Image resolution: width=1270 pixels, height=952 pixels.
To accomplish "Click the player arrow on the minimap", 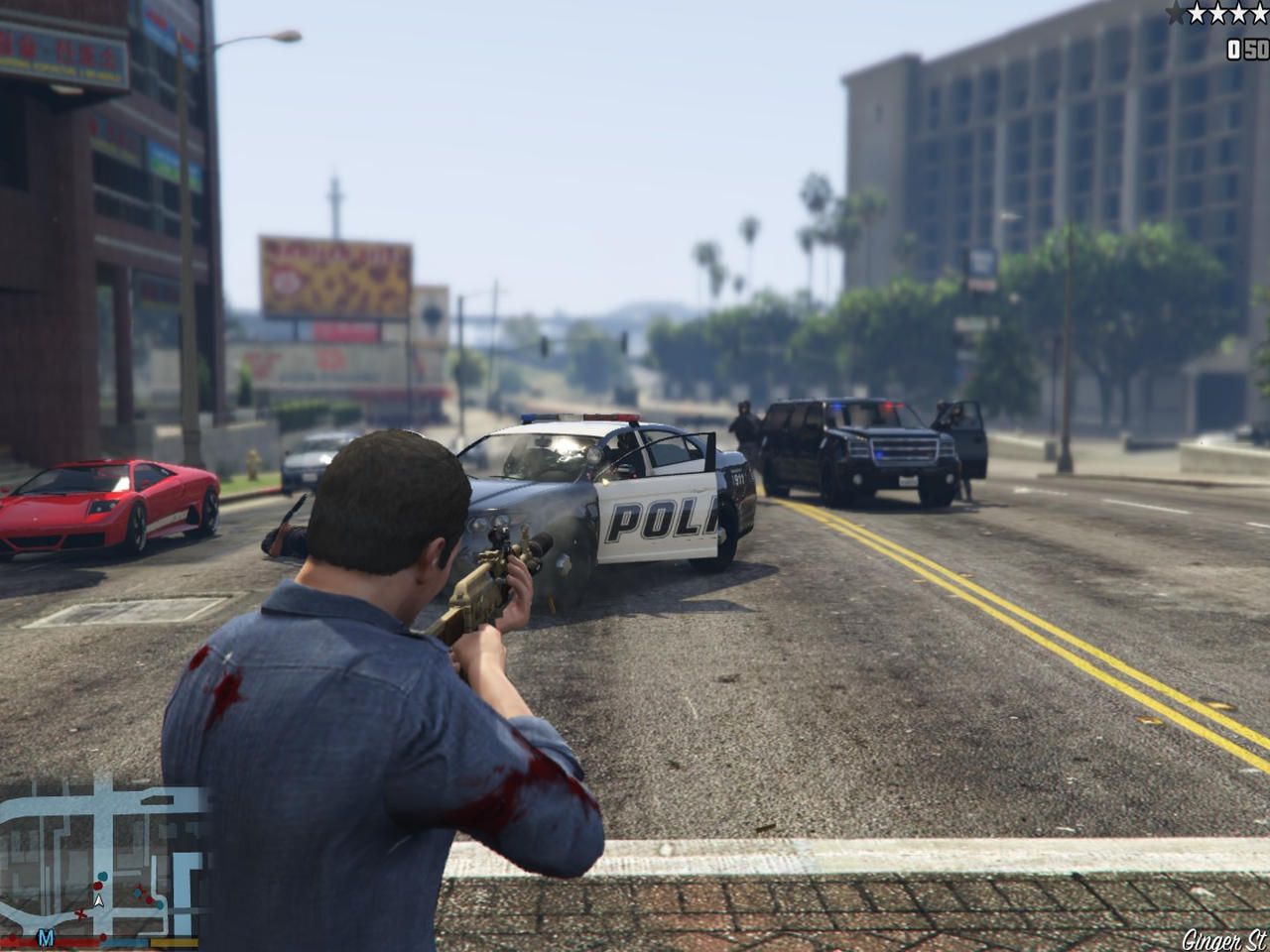I will click(98, 901).
